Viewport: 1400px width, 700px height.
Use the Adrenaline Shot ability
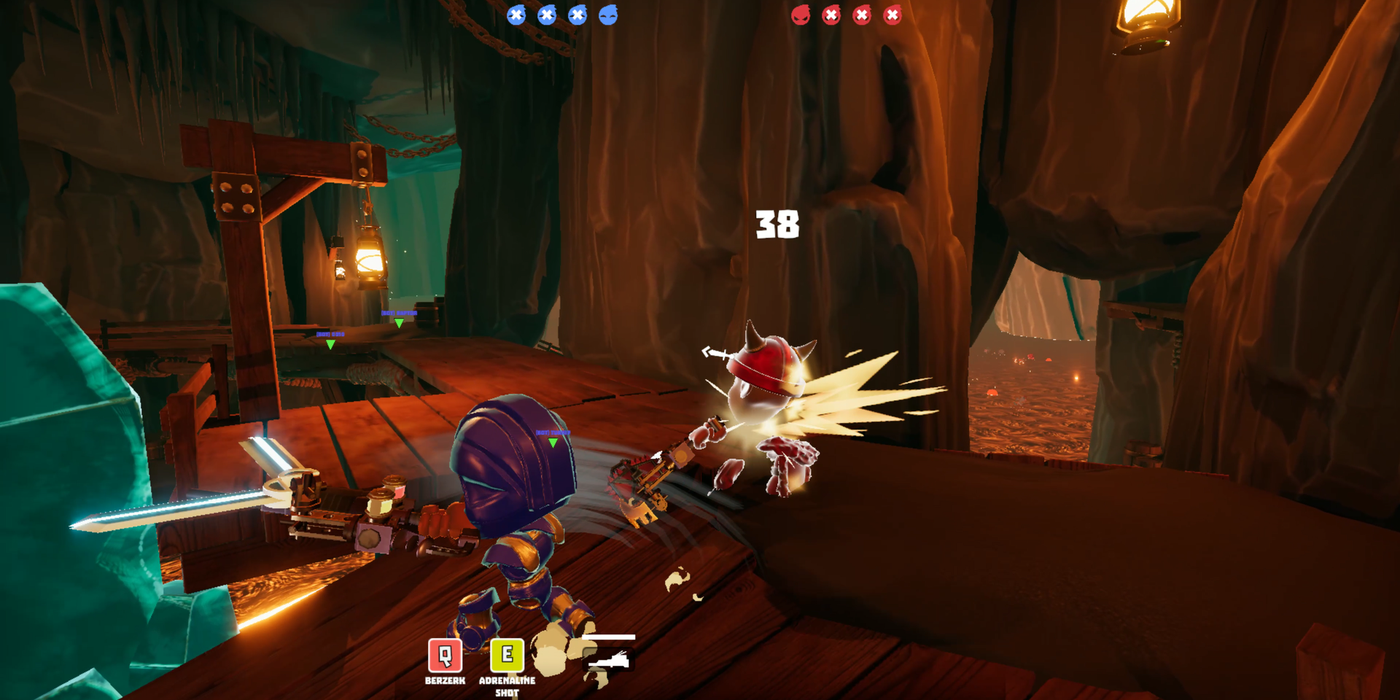coord(507,656)
